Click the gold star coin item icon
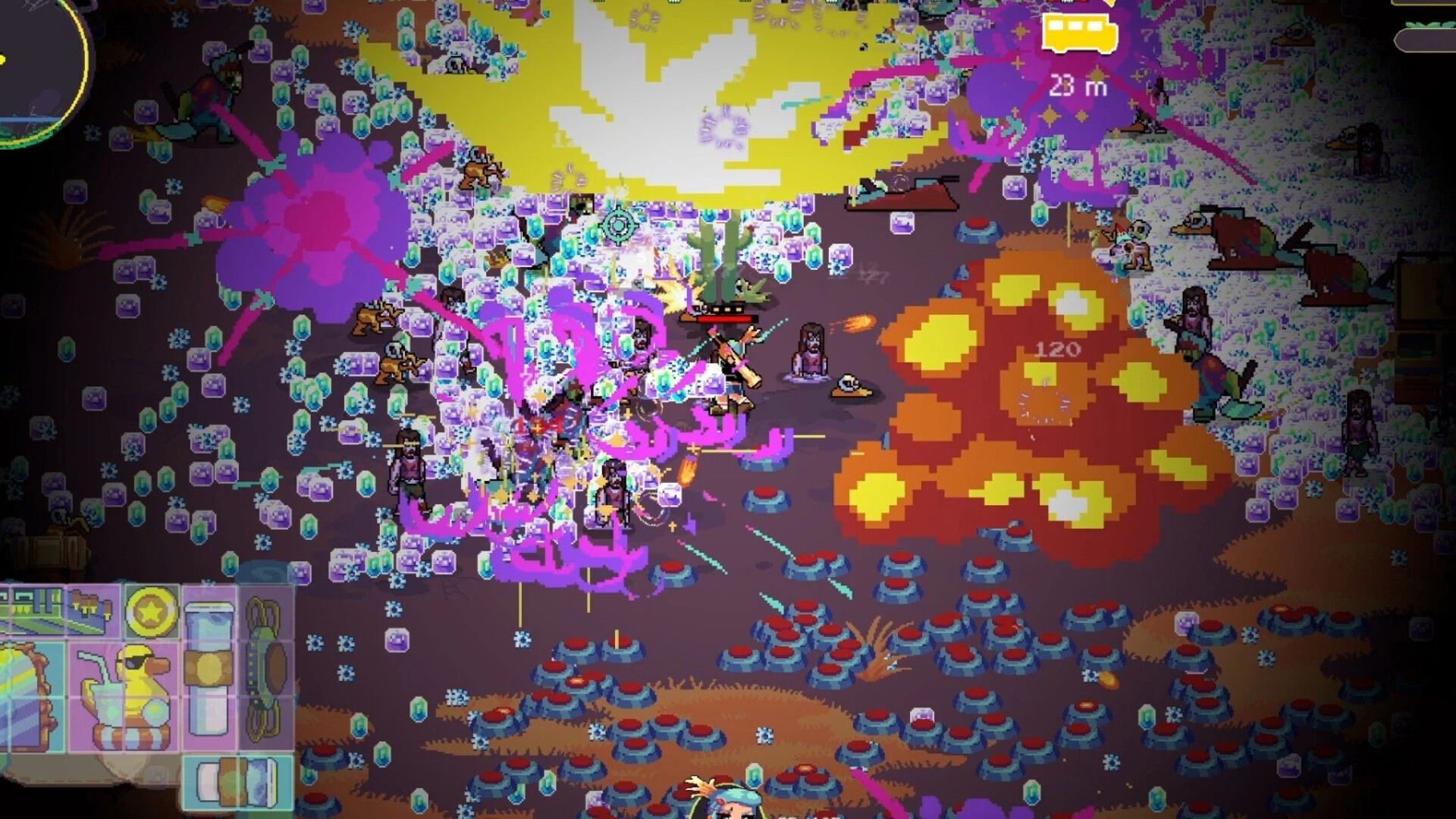 click(151, 613)
